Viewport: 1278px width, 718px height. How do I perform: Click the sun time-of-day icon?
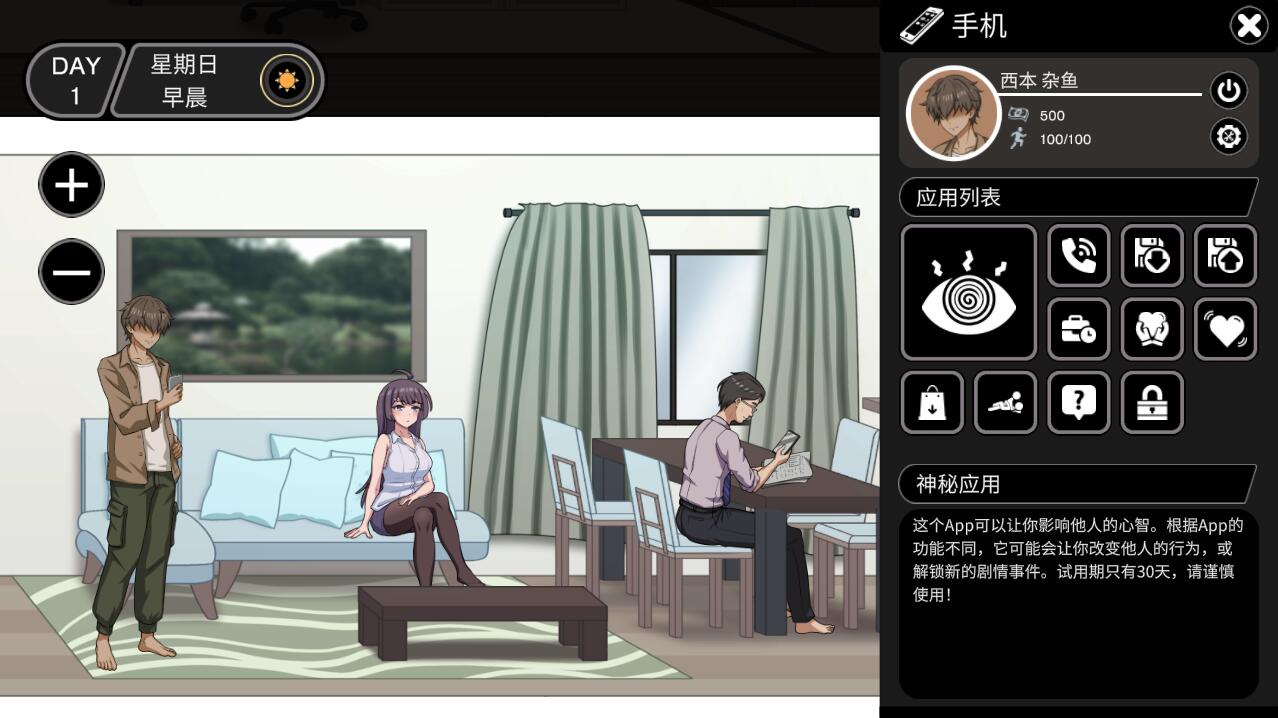[287, 81]
